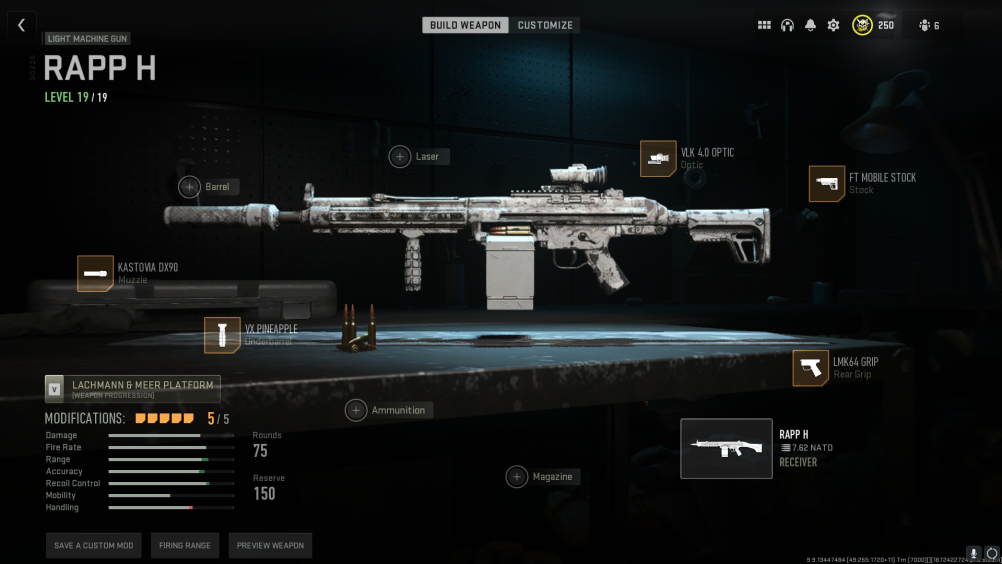Save a custom mod
The height and width of the screenshot is (564, 1002).
point(93,546)
